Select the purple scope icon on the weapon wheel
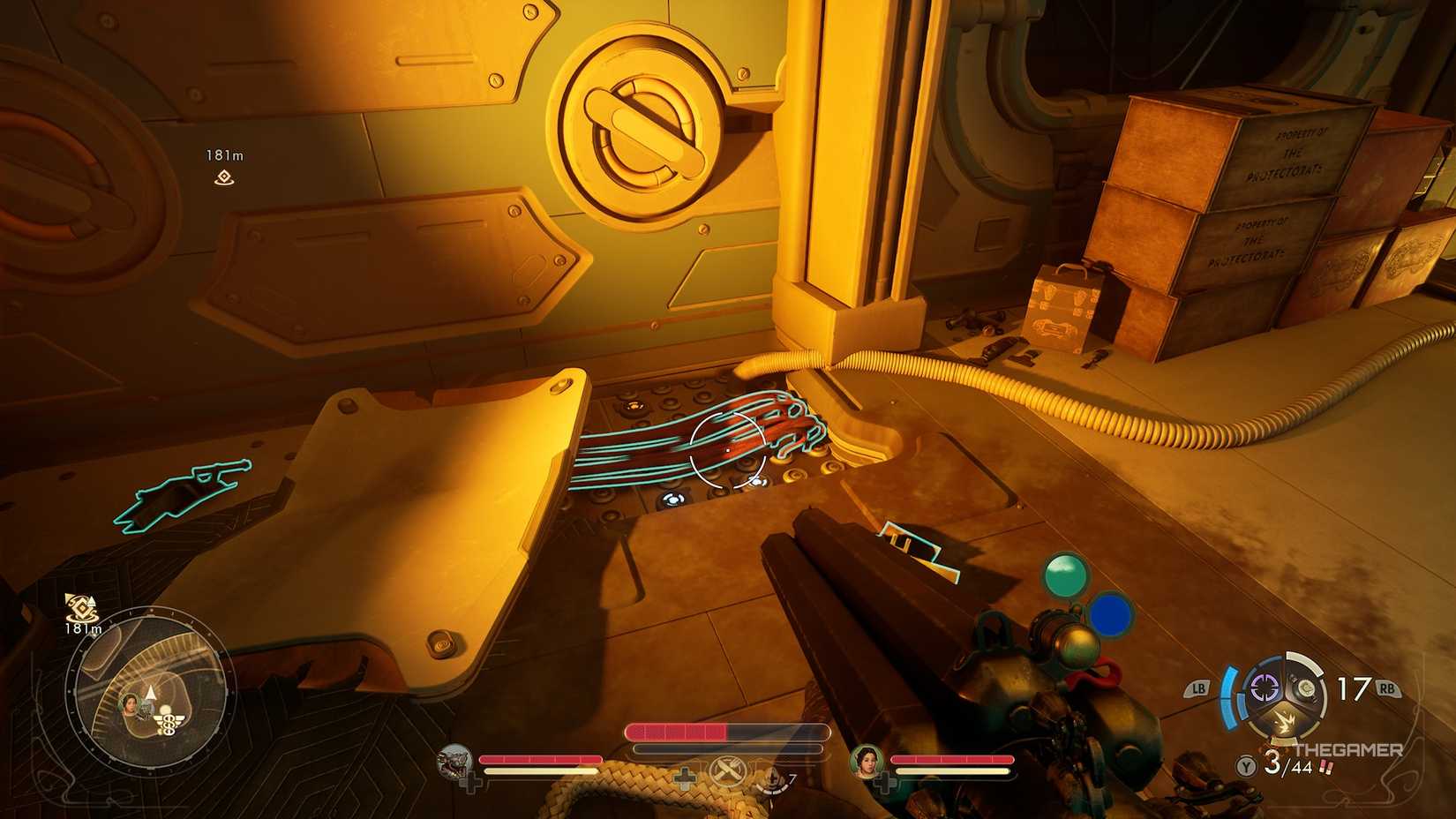1456x819 pixels. (x=1264, y=688)
